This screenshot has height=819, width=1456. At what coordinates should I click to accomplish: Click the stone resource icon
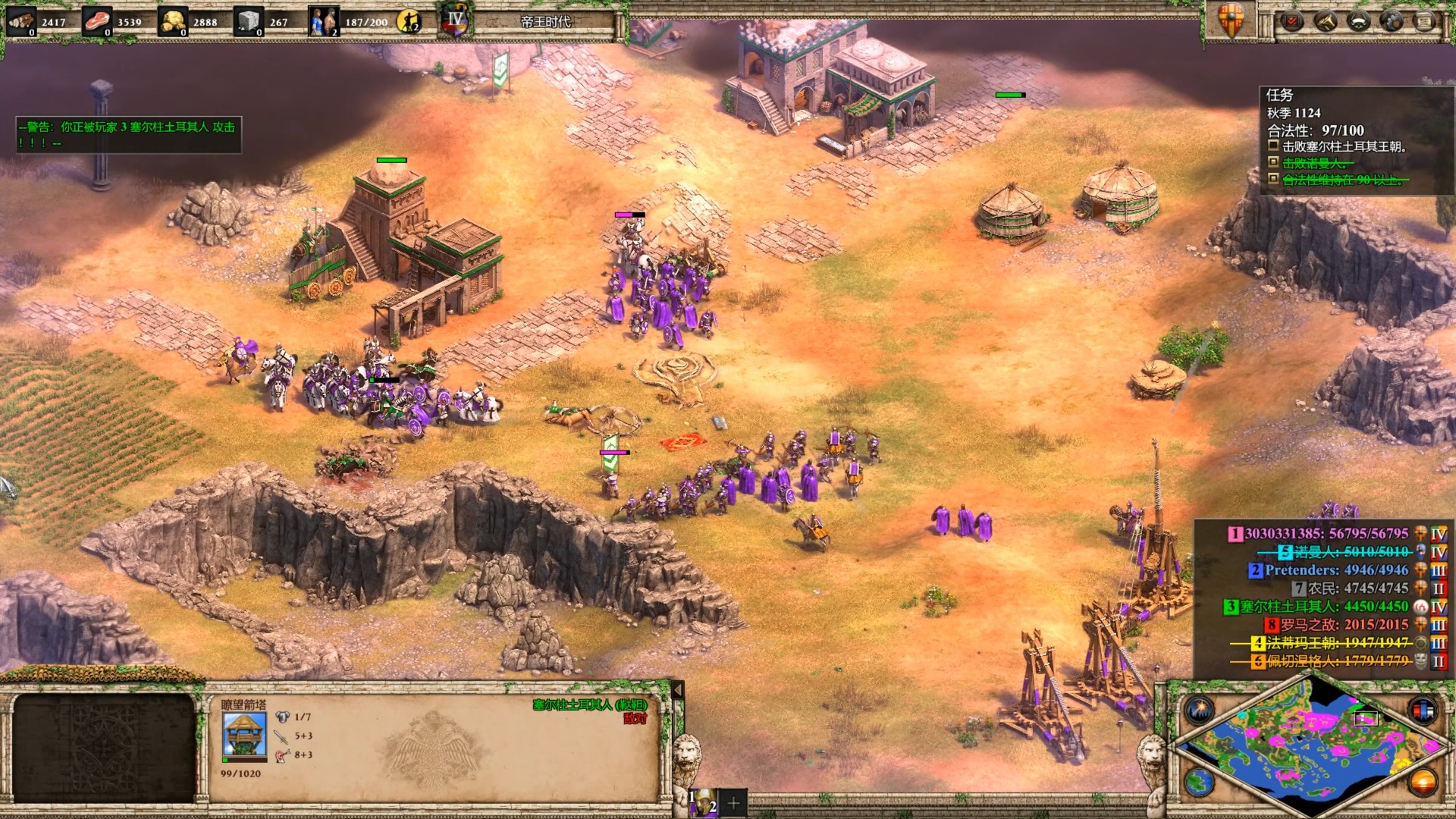(248, 21)
